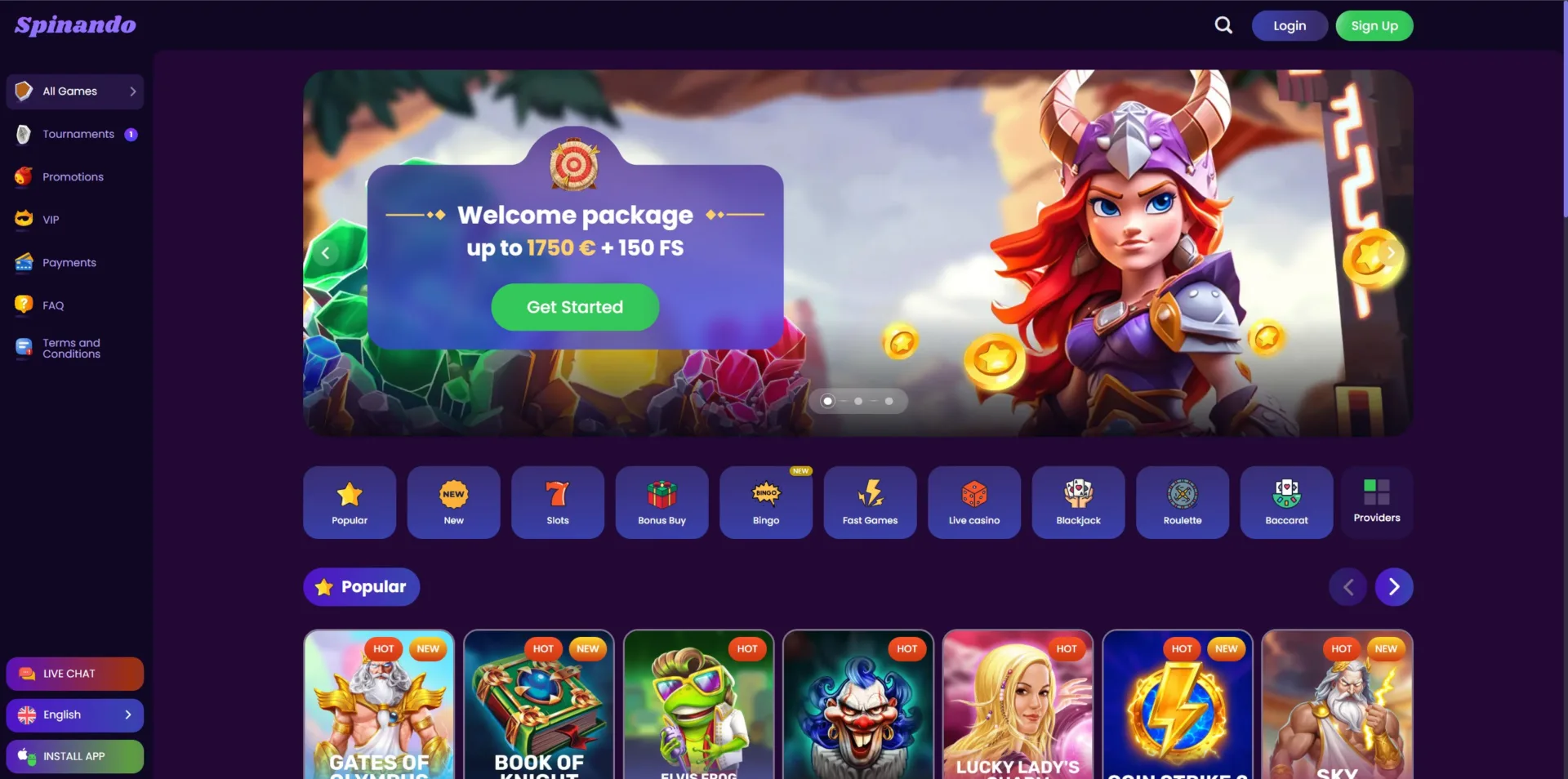Screen dimensions: 1568x779
Task: Show next Popular games with right arrow
Action: pos(1393,587)
